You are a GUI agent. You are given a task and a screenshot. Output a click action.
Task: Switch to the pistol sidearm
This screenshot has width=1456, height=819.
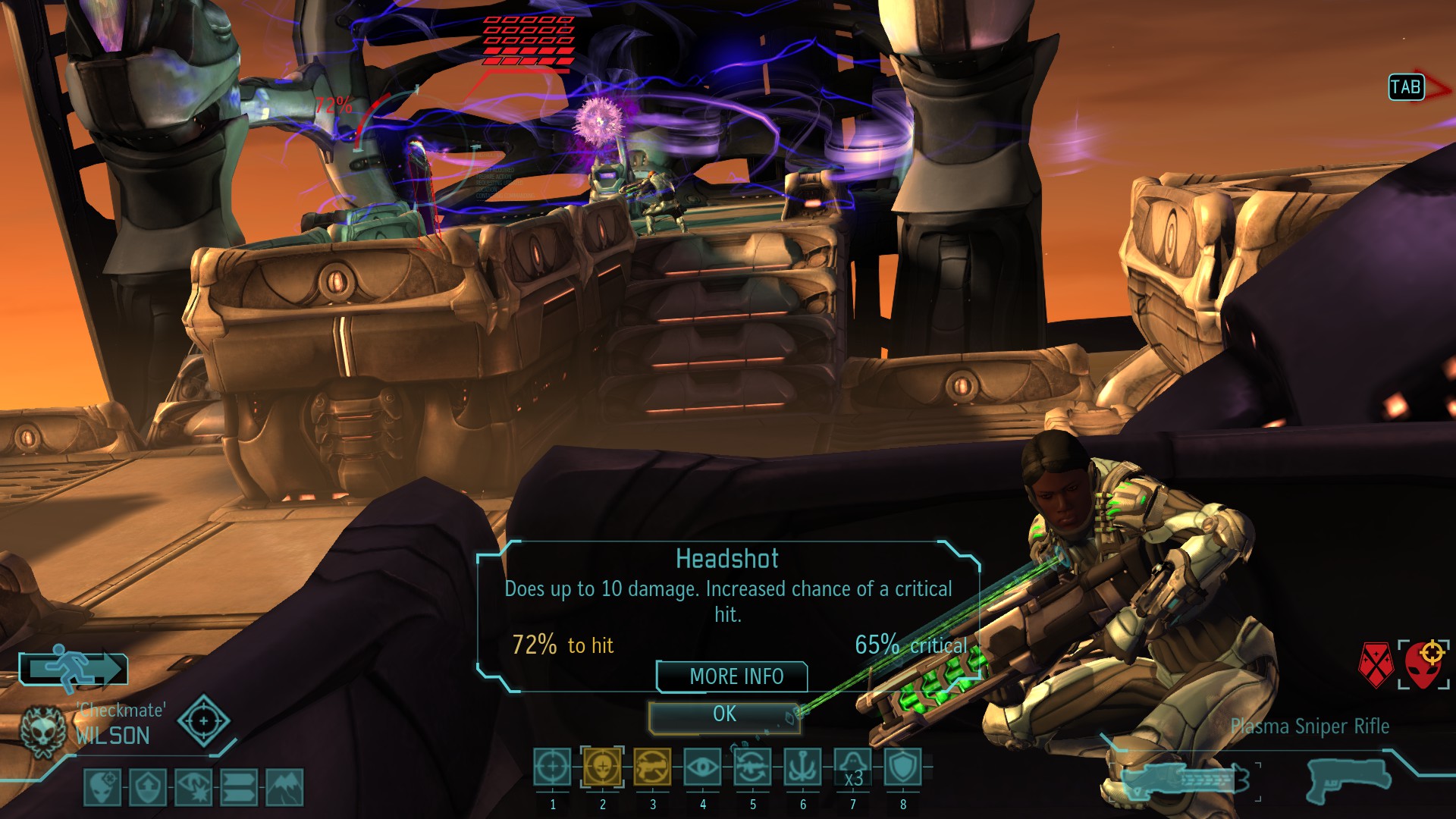[1348, 778]
